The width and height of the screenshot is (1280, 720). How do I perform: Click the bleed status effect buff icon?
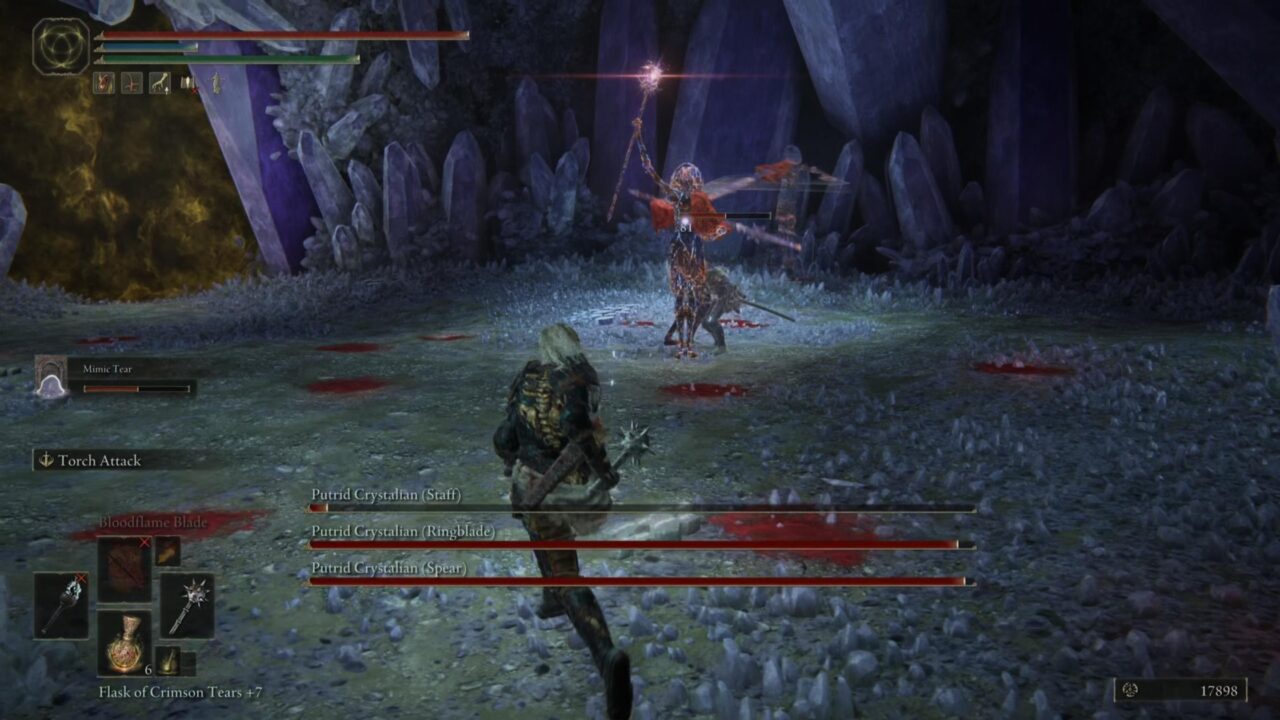(132, 82)
